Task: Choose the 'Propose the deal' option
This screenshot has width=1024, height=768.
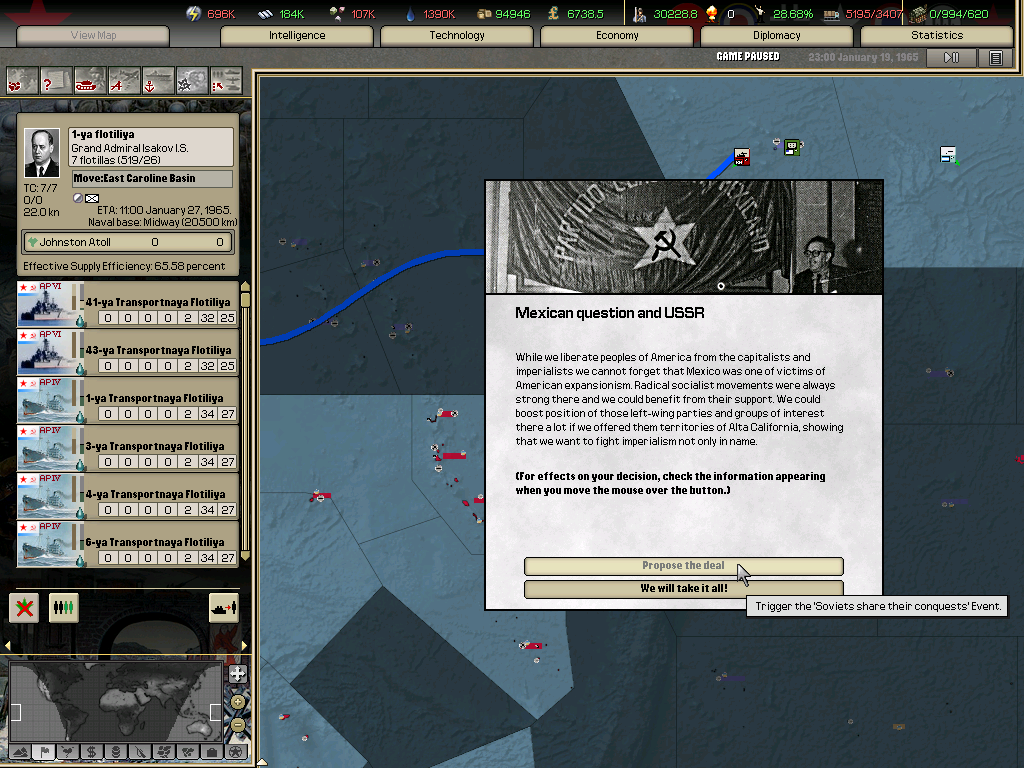Action: (x=683, y=566)
